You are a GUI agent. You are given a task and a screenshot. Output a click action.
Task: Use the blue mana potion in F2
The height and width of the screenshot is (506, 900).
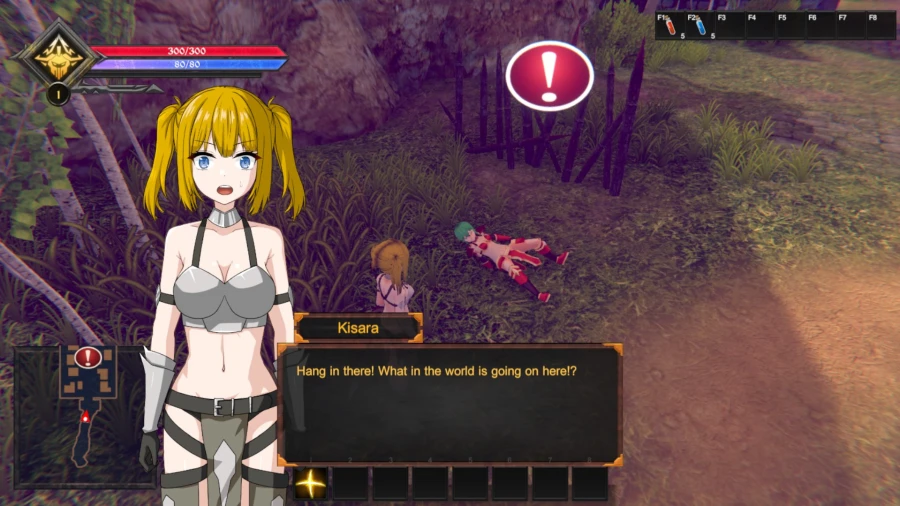(701, 26)
